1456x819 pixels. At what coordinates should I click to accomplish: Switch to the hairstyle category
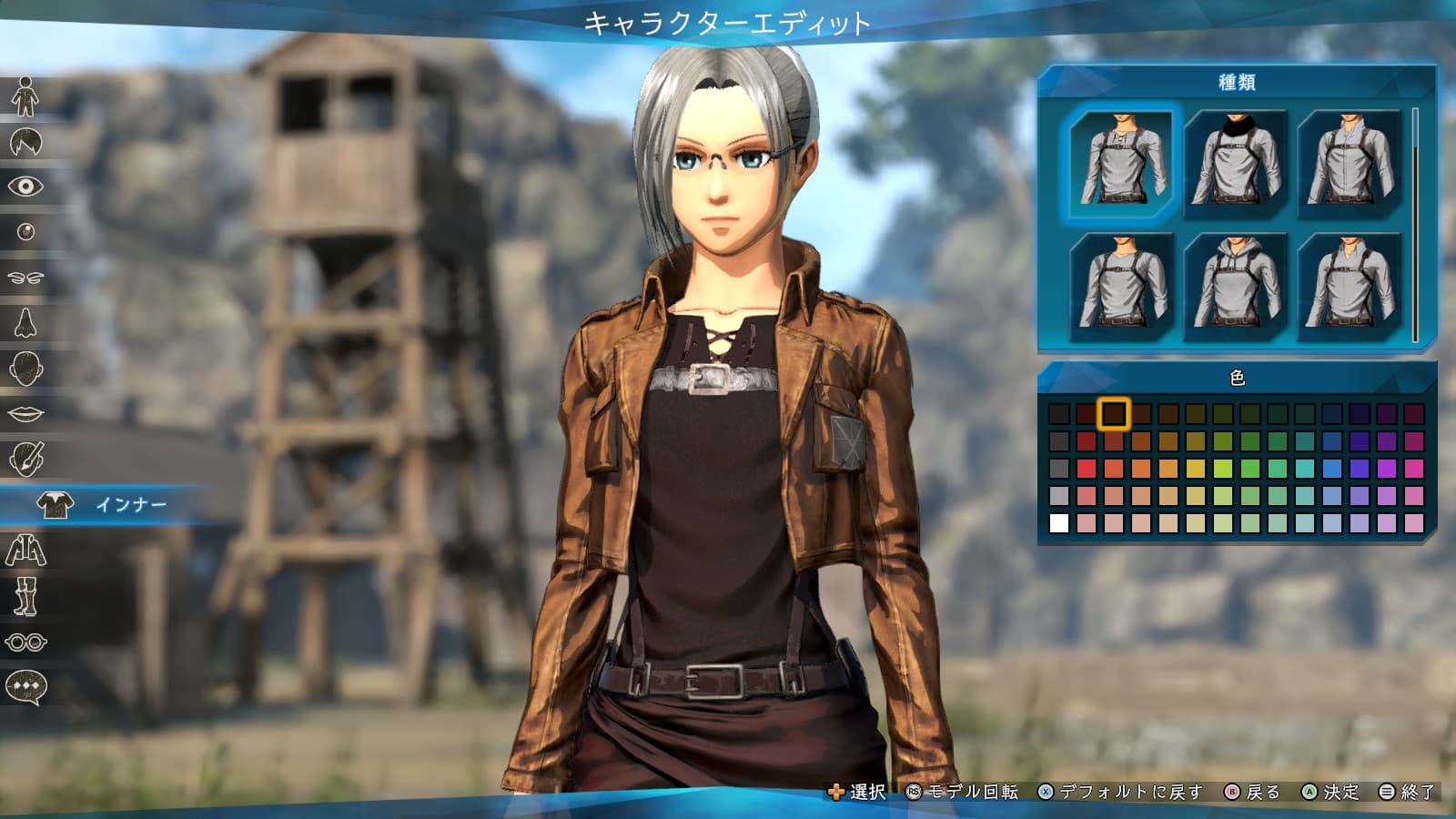pyautogui.click(x=25, y=142)
